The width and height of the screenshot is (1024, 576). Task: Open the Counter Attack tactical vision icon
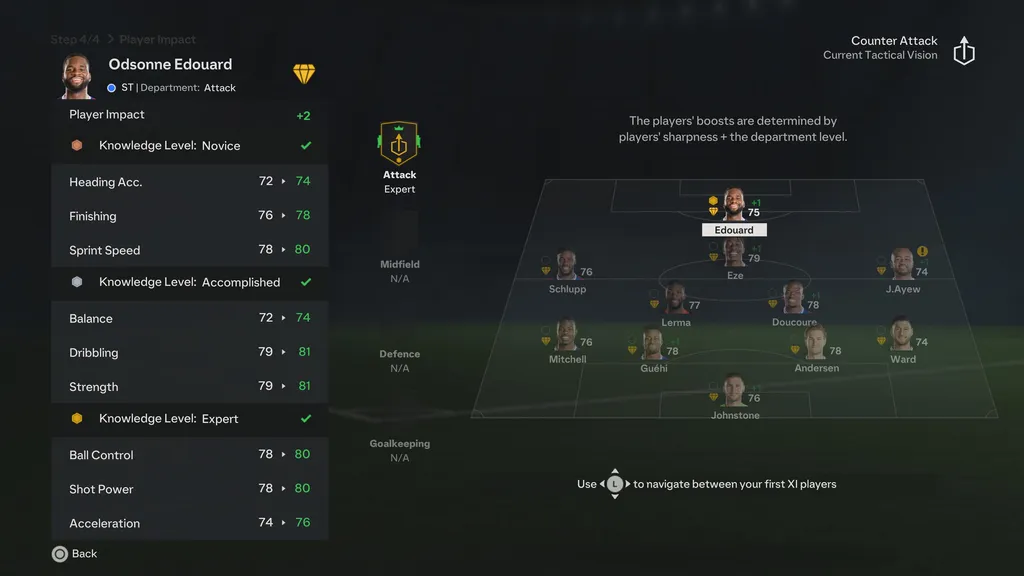pyautogui.click(x=964, y=51)
